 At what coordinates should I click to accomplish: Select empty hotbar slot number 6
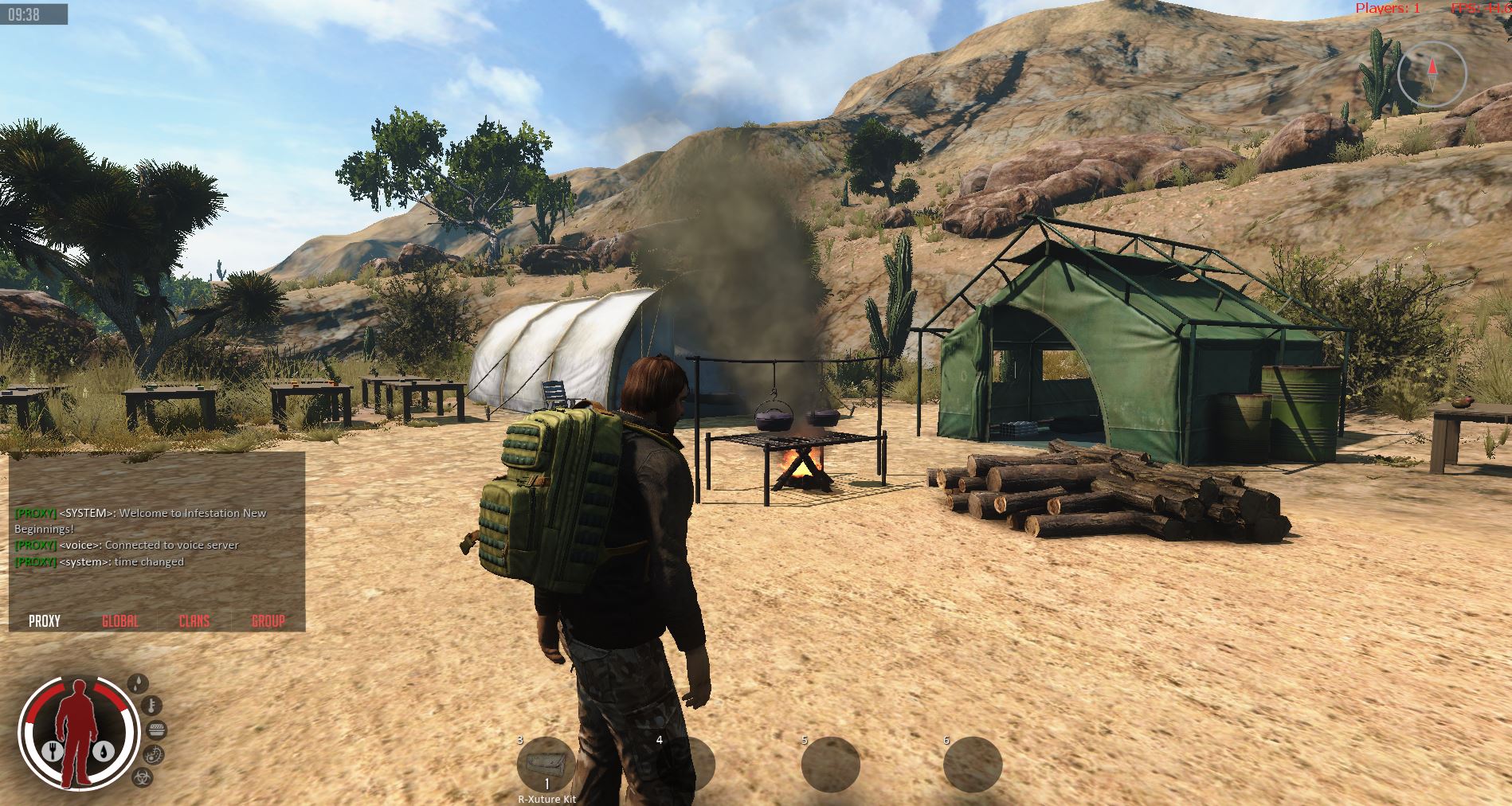(973, 766)
